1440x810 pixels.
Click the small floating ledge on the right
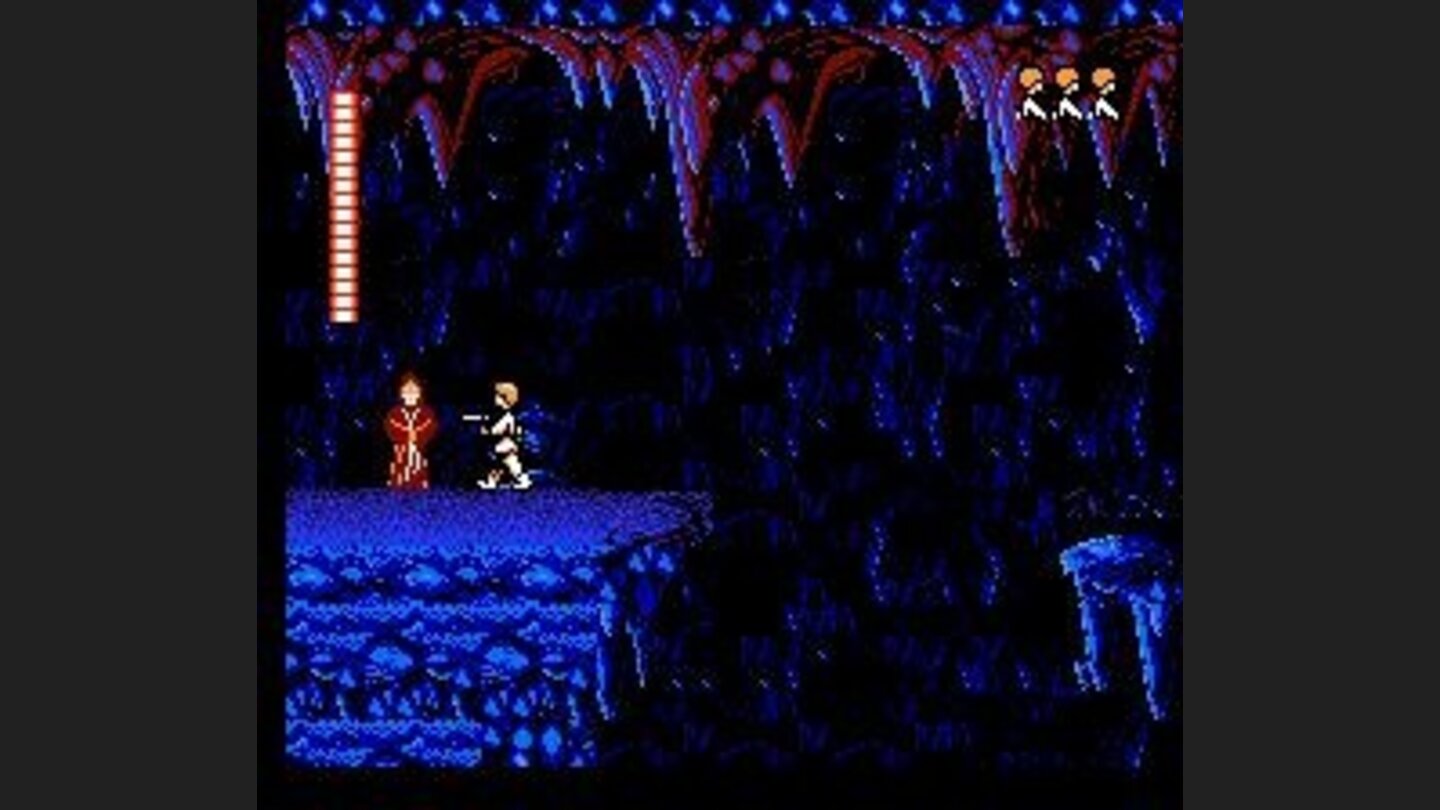point(1110,560)
